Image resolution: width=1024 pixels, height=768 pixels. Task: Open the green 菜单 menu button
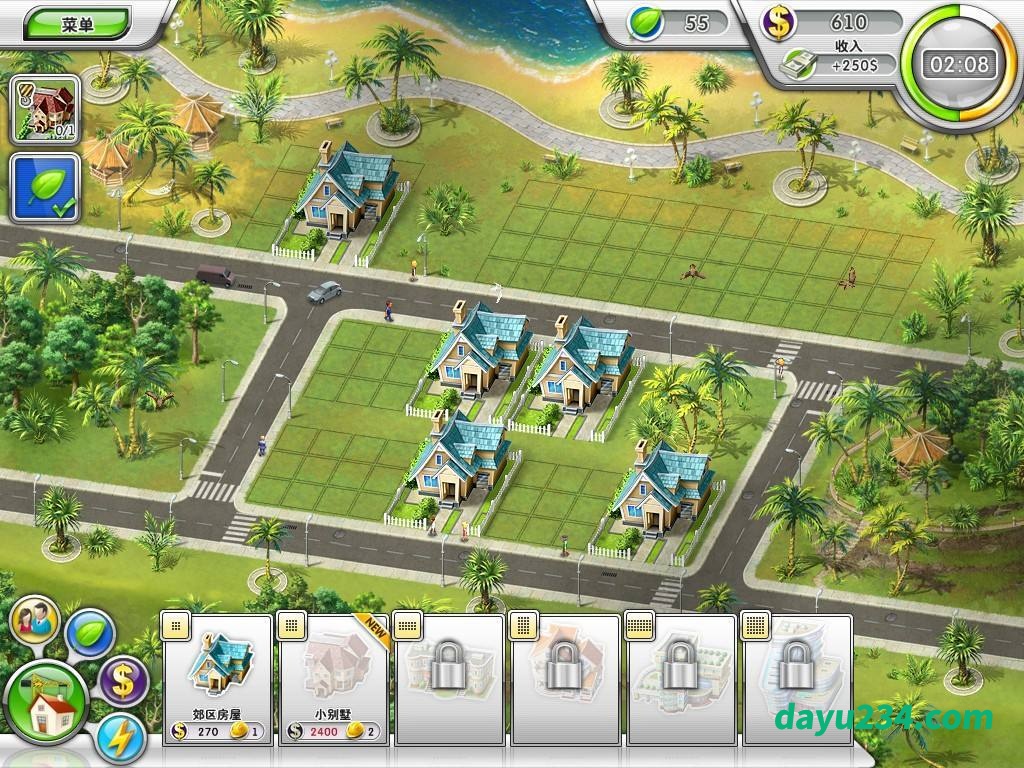(77, 24)
